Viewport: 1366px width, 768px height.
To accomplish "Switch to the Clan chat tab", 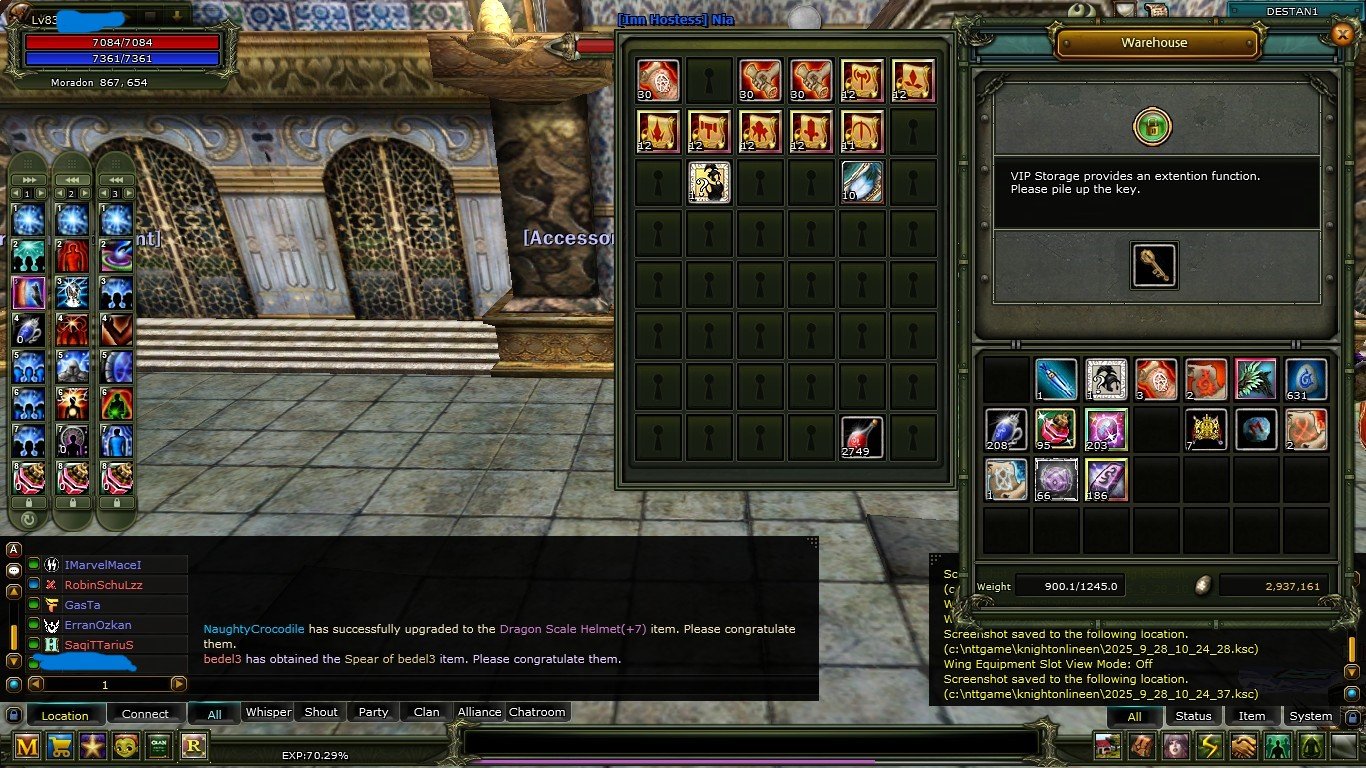I will [426, 712].
